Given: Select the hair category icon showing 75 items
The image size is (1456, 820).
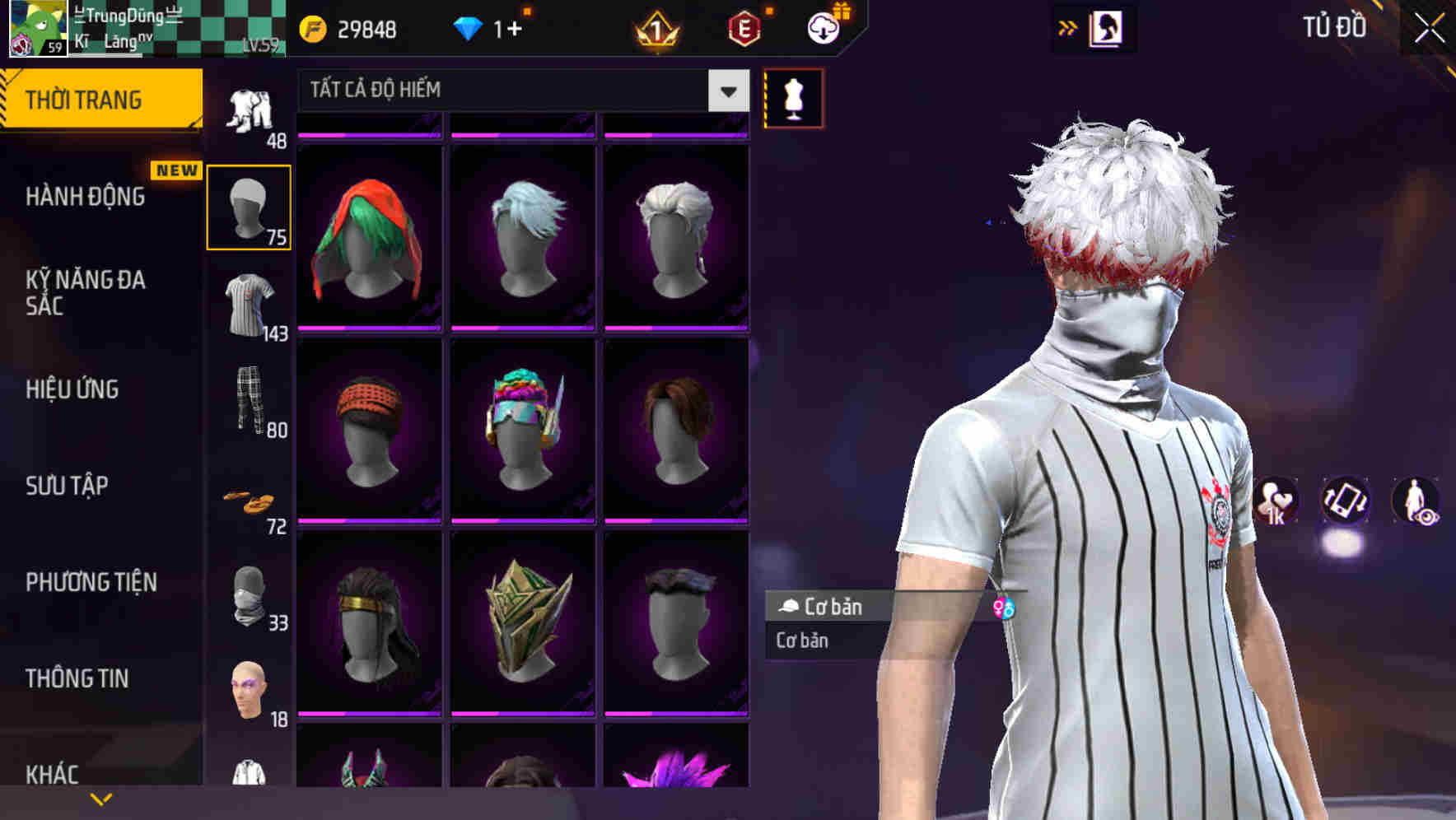Looking at the screenshot, I should [248, 207].
